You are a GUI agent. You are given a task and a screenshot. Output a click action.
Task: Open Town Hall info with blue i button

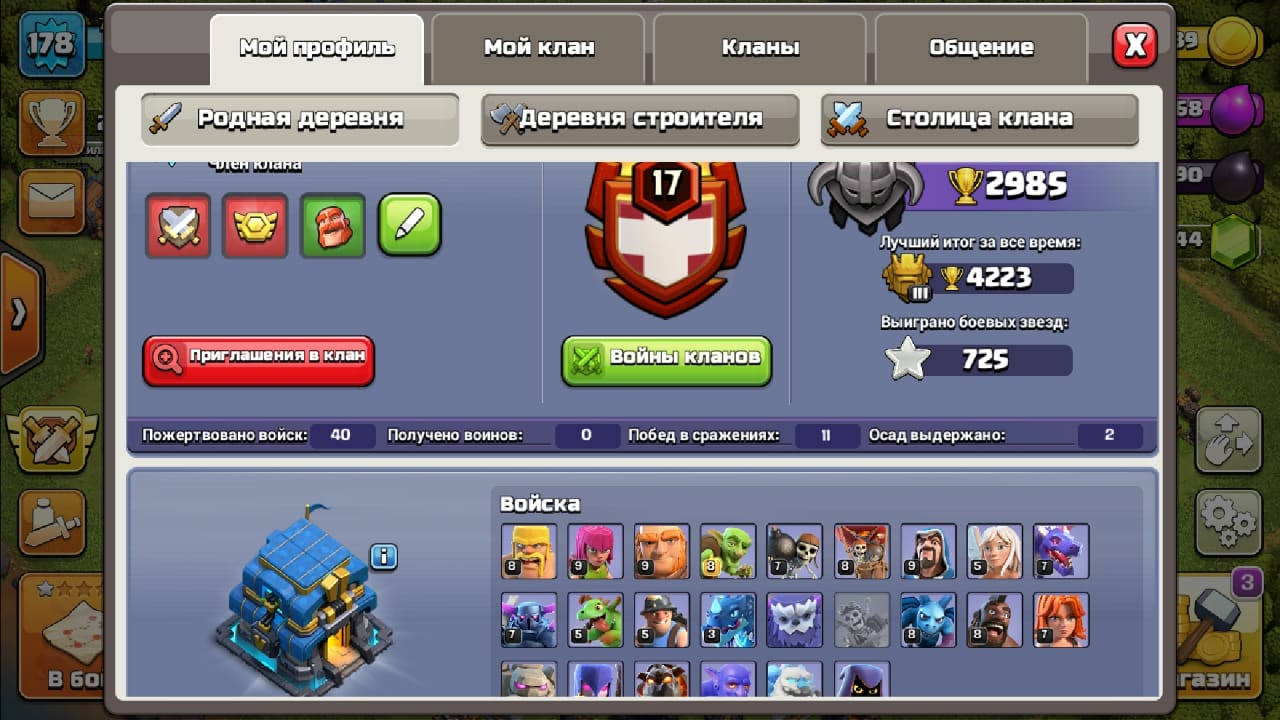[384, 556]
